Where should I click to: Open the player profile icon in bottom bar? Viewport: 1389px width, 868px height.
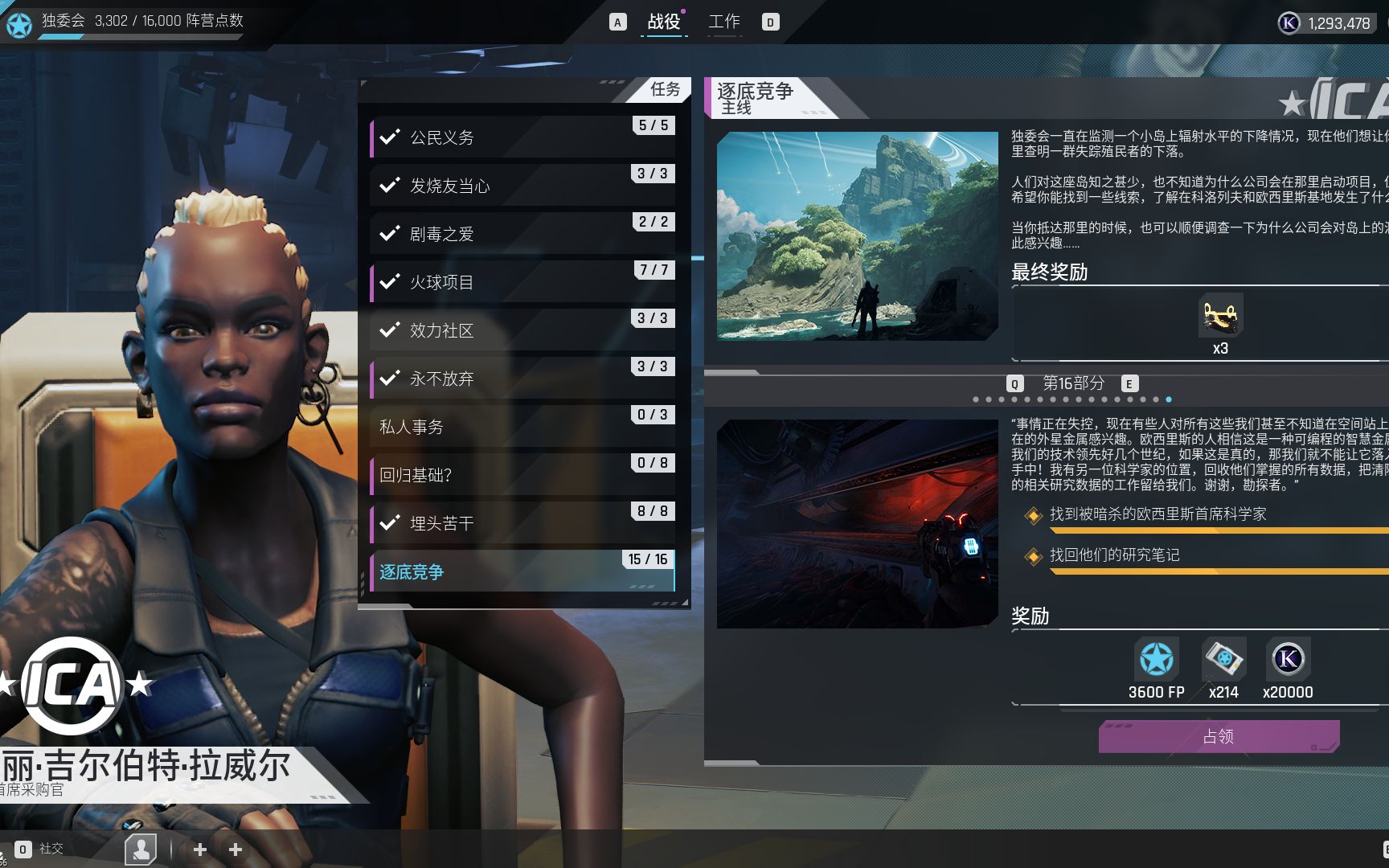point(142,848)
